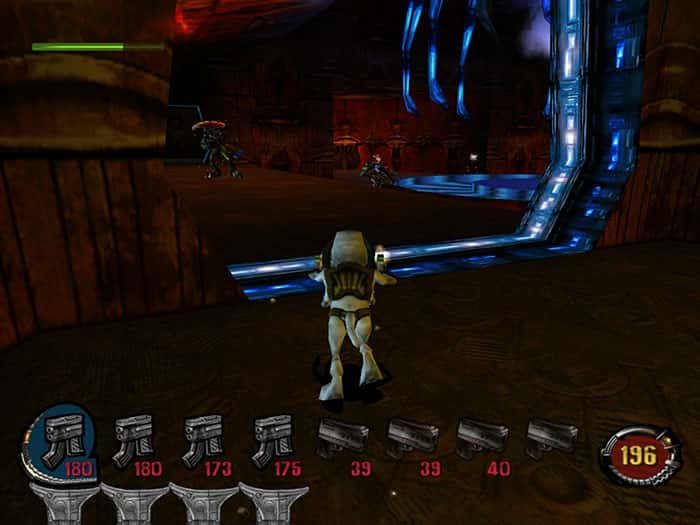Equip the pistol showing 40 ammo
Viewport: 700px width, 525px height.
coord(482,436)
